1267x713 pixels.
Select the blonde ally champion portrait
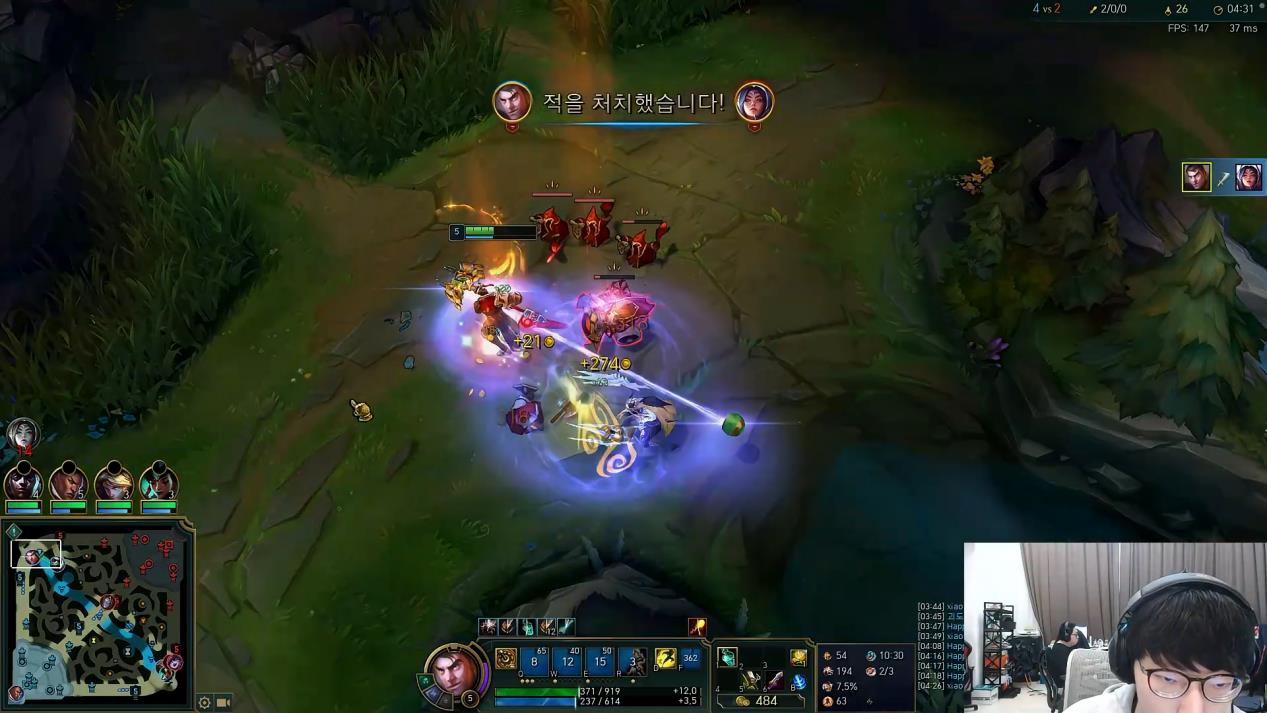coord(113,484)
